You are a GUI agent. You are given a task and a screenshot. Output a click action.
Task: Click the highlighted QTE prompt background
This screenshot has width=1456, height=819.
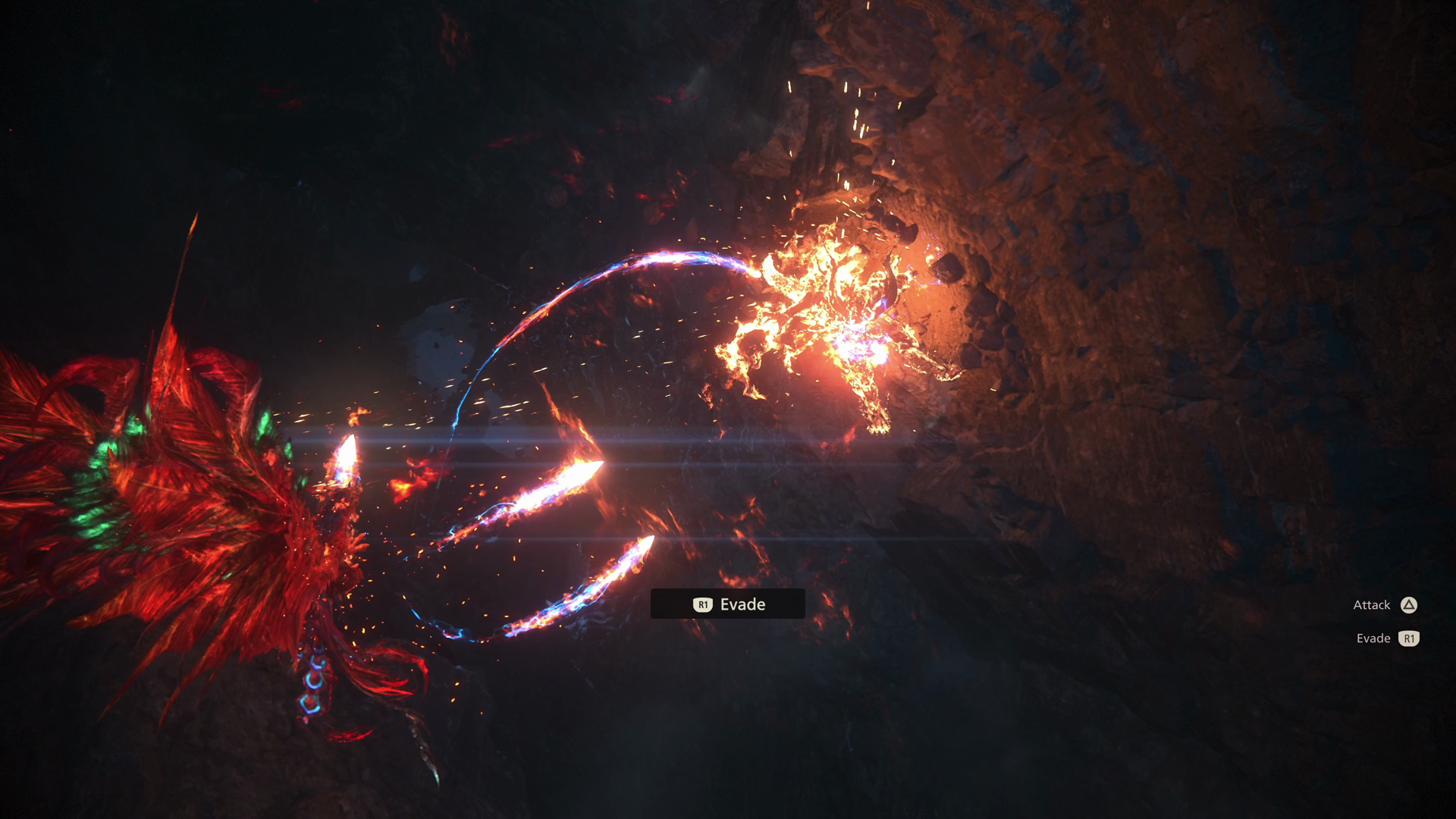(728, 604)
